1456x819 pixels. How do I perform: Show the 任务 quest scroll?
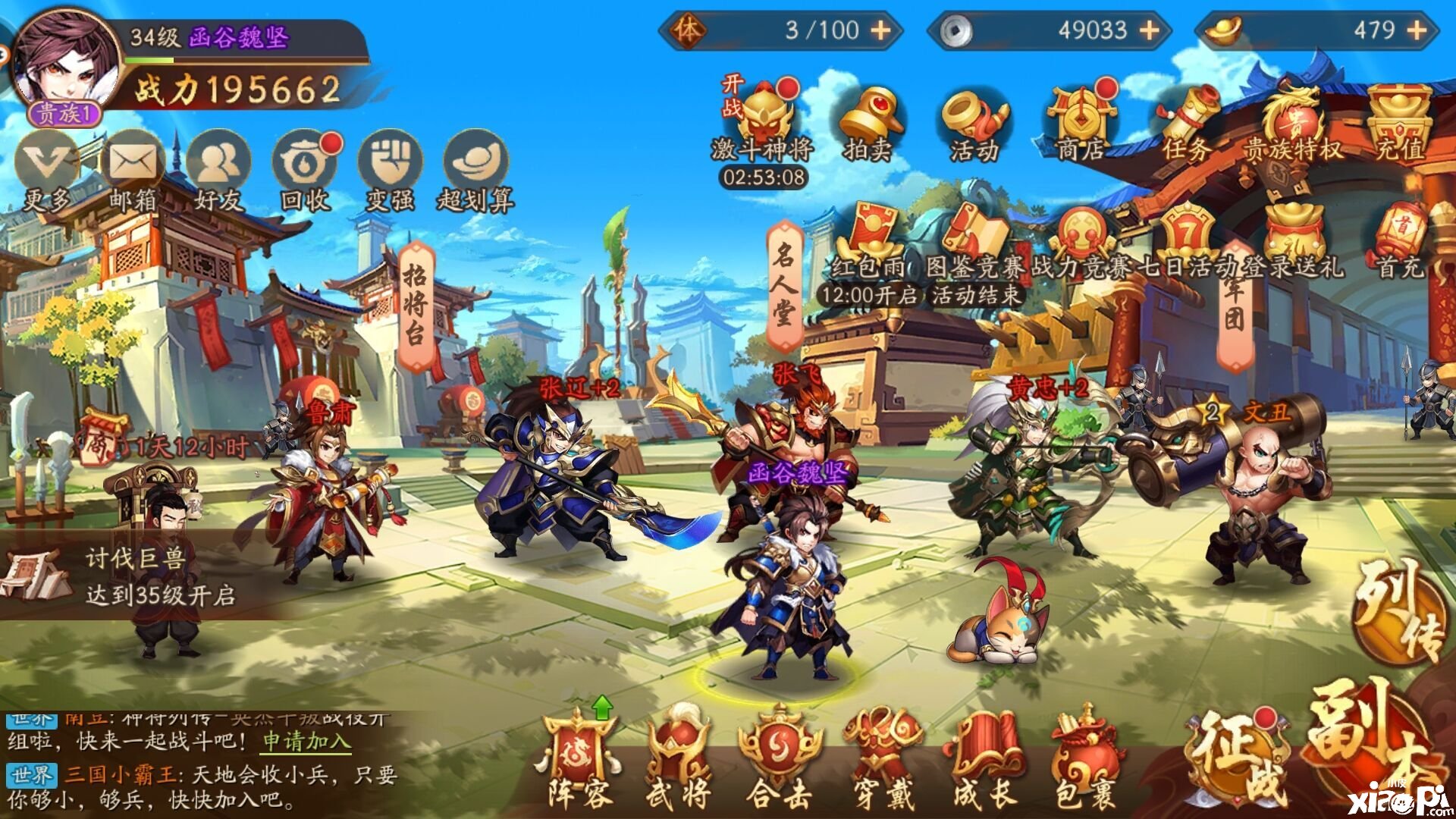point(1186,121)
